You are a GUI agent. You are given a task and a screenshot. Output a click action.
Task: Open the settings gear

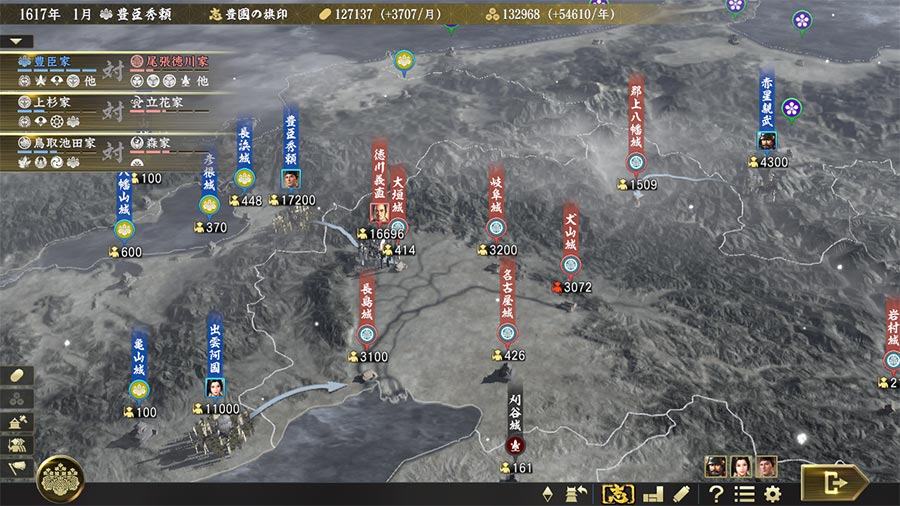[773, 493]
